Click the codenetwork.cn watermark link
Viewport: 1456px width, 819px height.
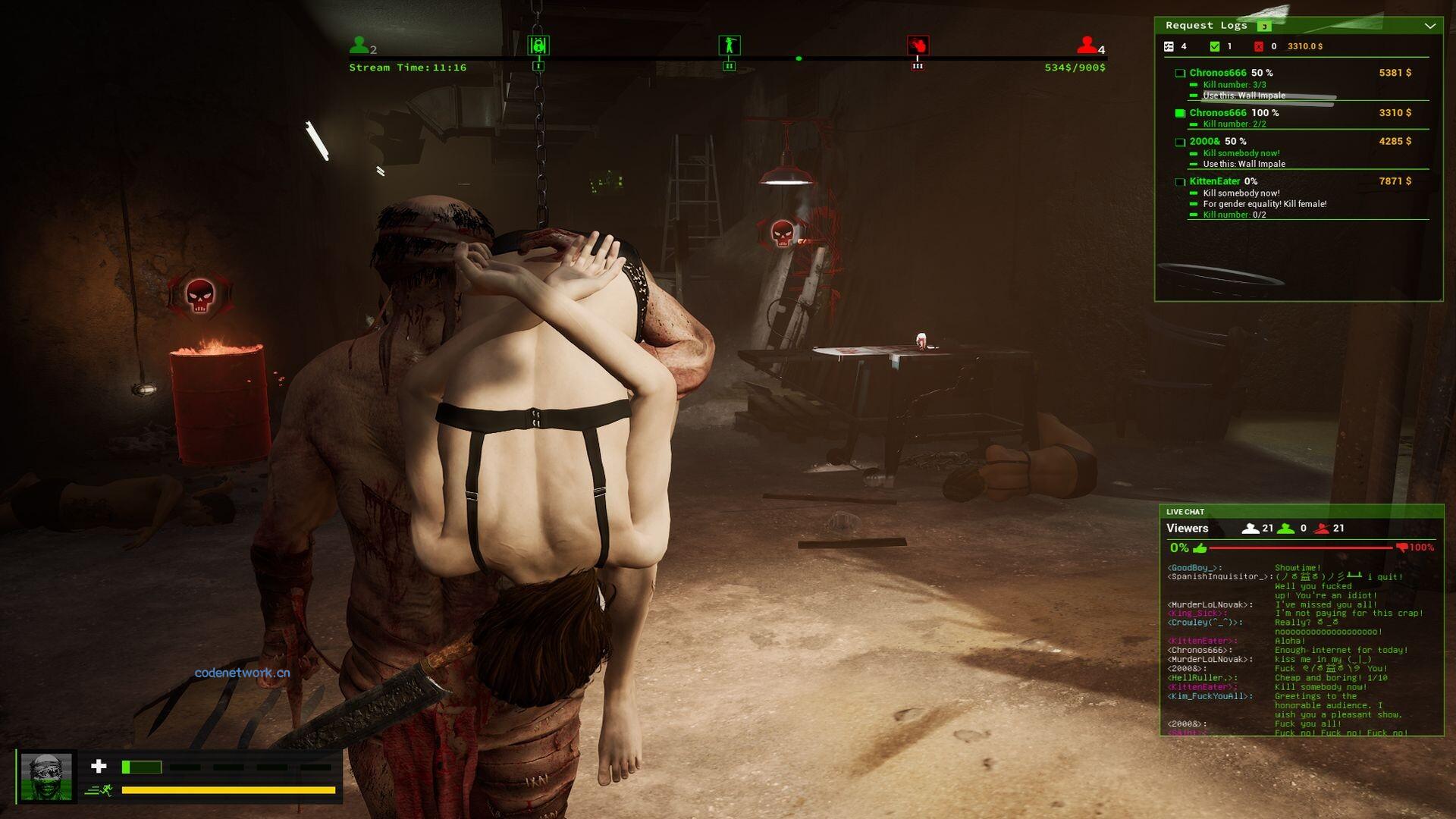coord(242,673)
